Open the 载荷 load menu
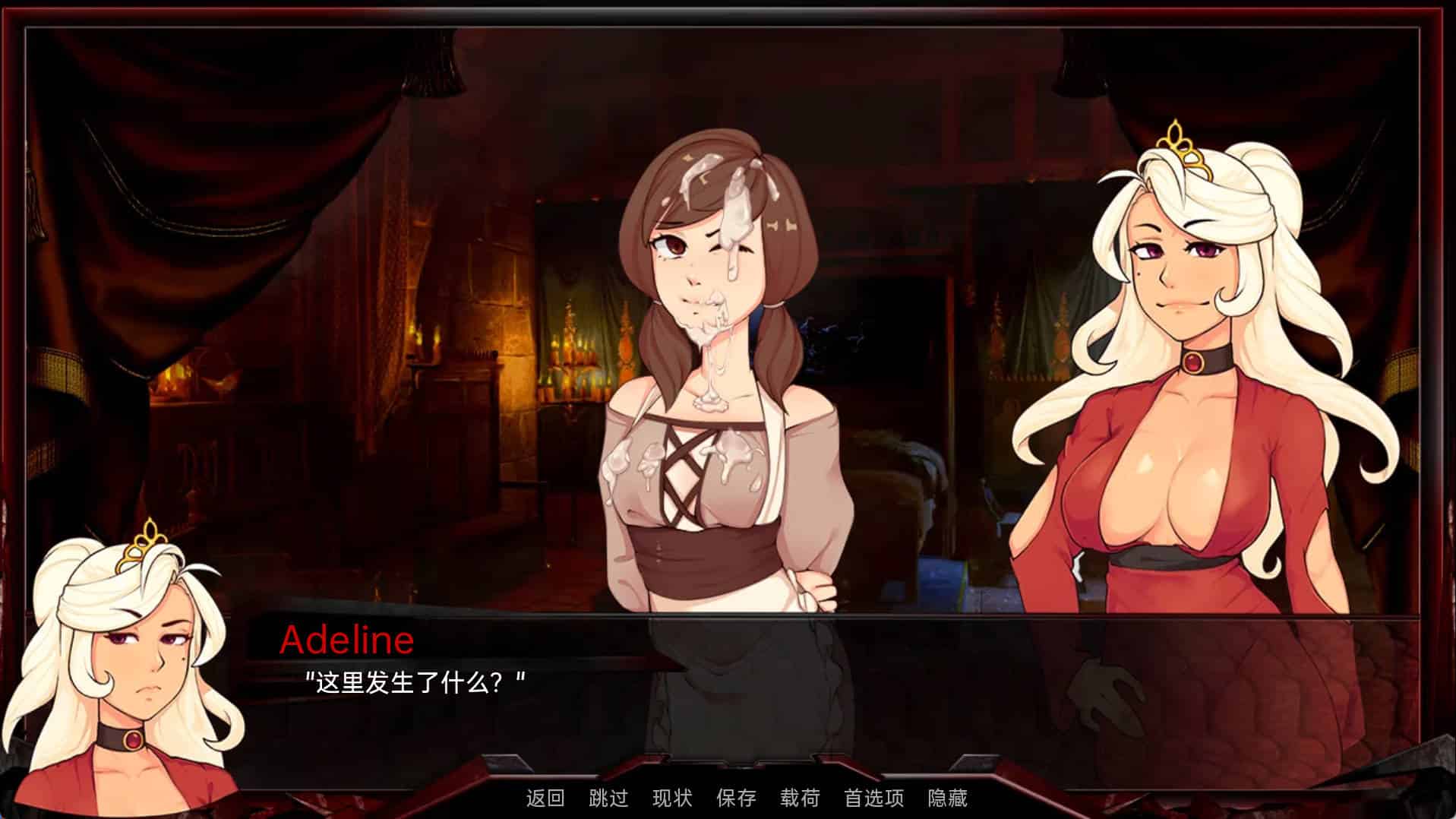 (800, 798)
